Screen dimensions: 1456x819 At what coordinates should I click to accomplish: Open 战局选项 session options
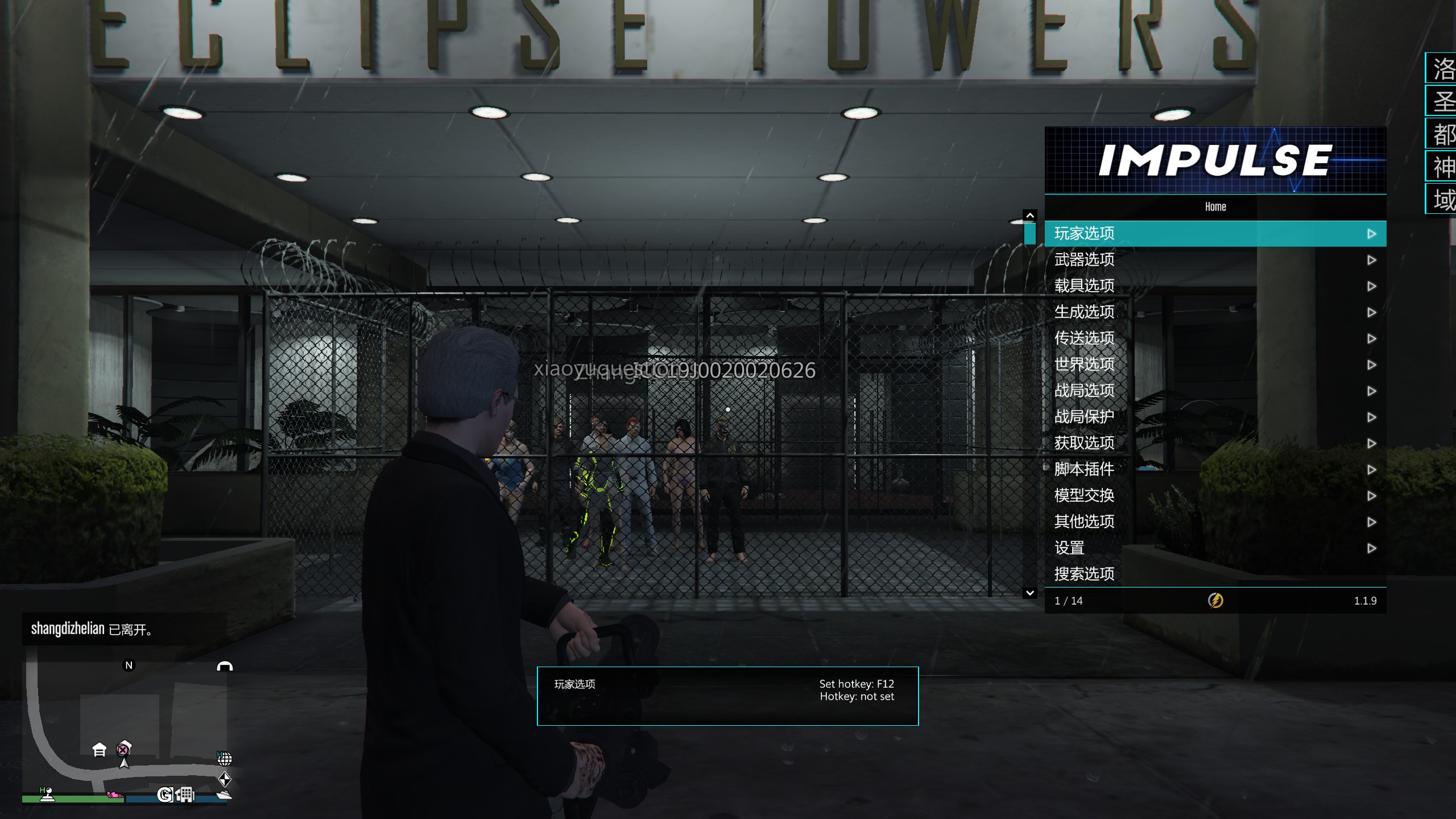click(1215, 391)
